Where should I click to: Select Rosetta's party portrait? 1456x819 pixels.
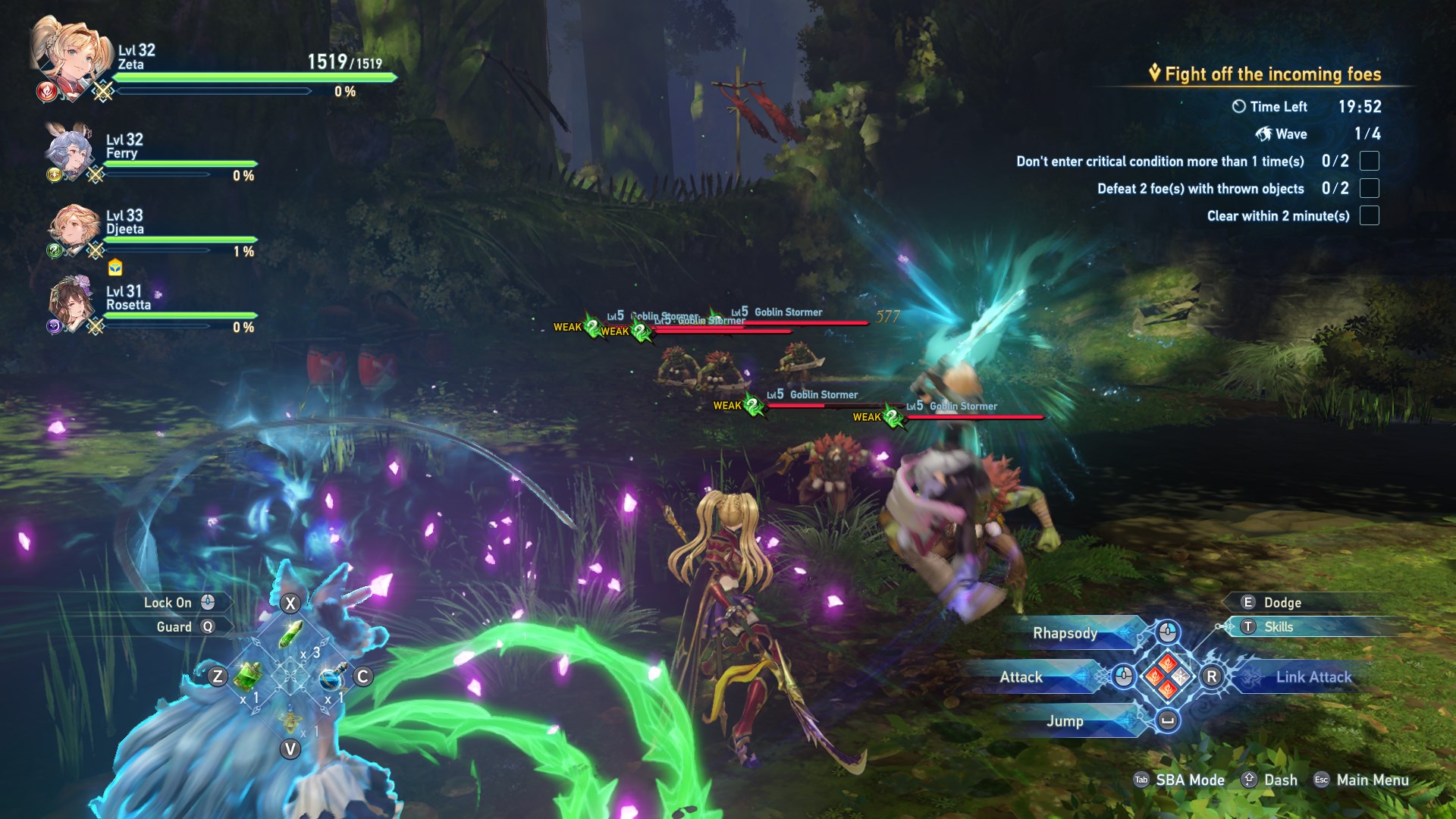tap(71, 303)
